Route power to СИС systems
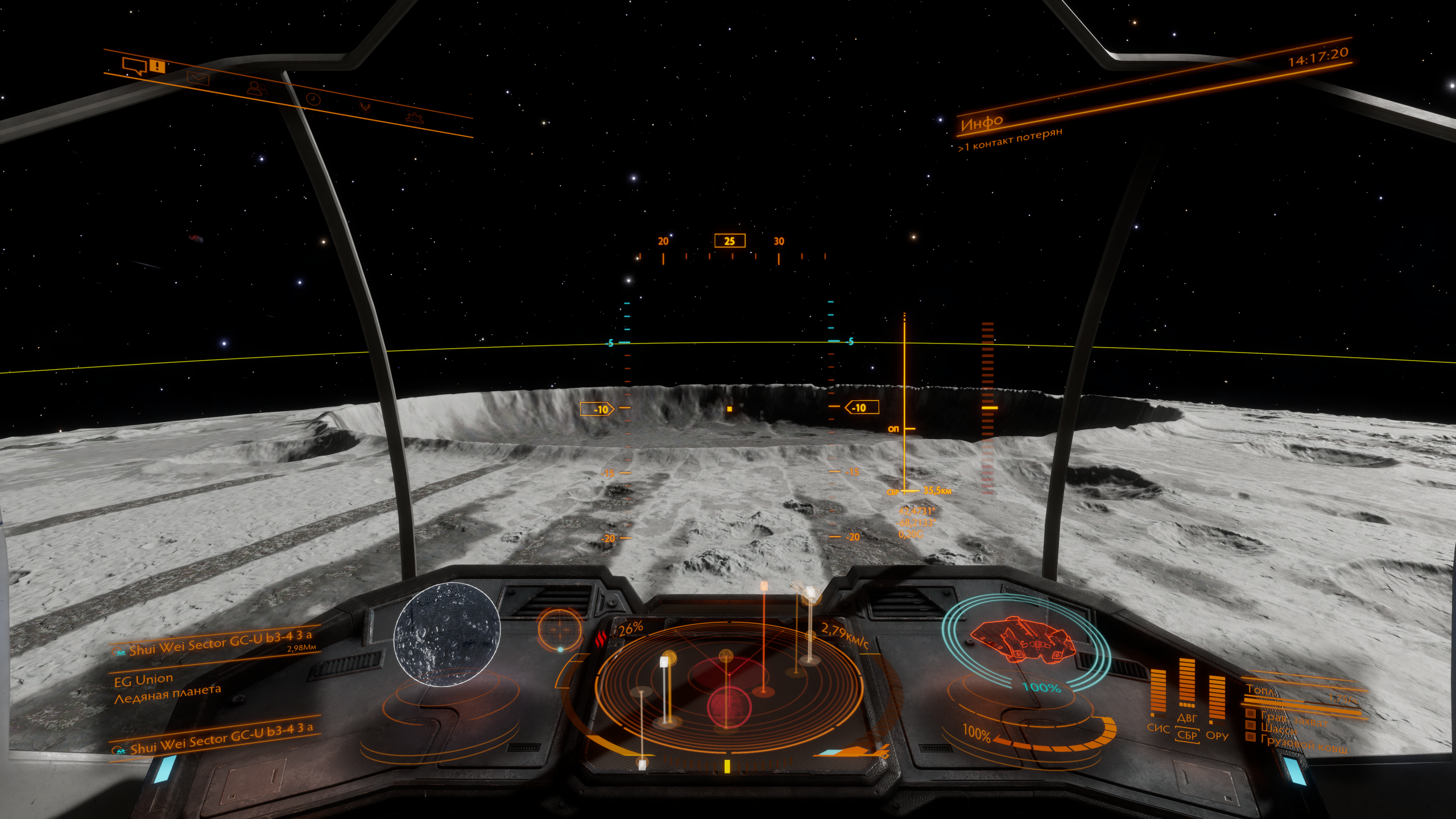 point(1157,729)
